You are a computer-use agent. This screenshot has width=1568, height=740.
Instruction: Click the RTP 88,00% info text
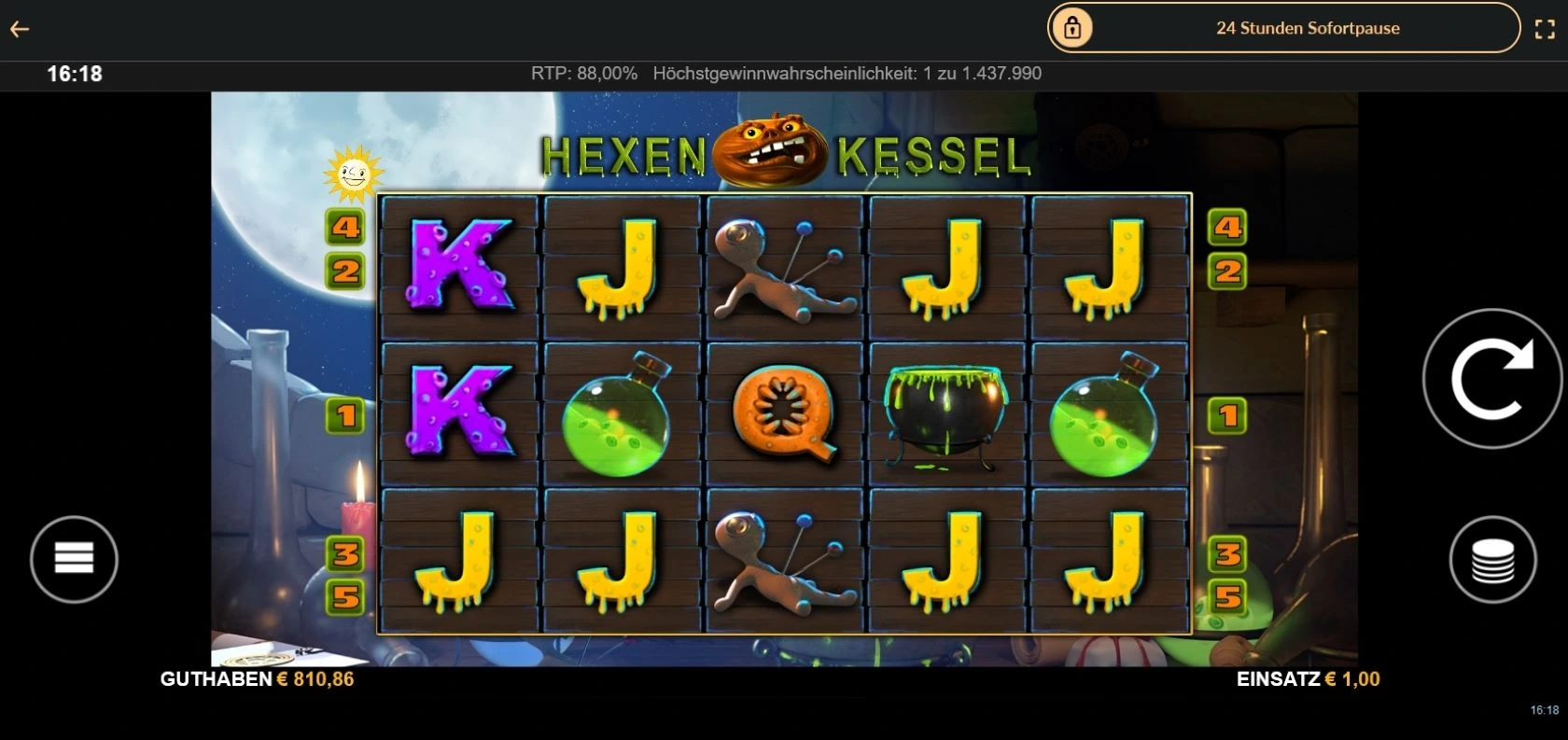pyautogui.click(x=584, y=74)
